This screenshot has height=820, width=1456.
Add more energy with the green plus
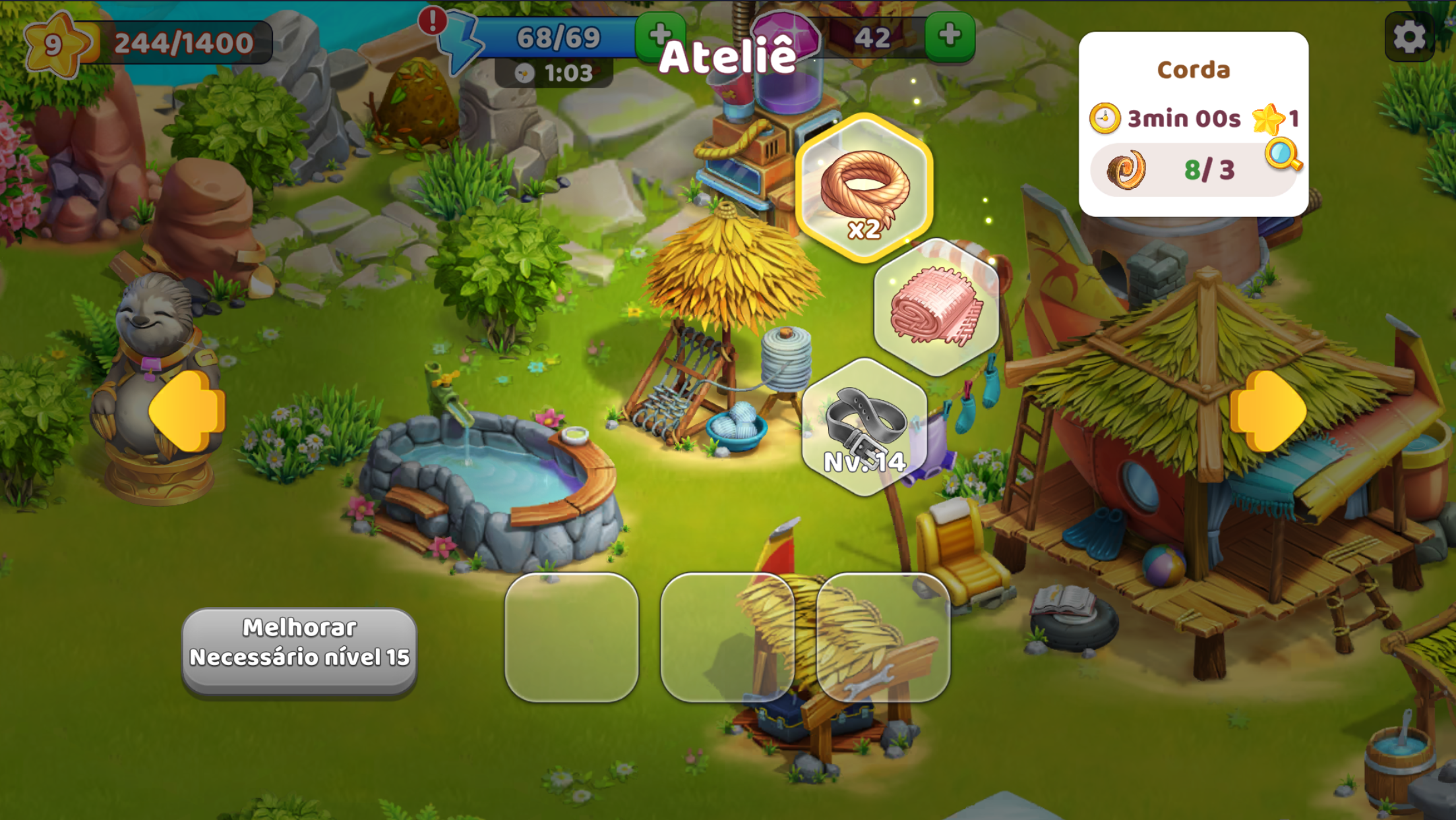coord(659,36)
